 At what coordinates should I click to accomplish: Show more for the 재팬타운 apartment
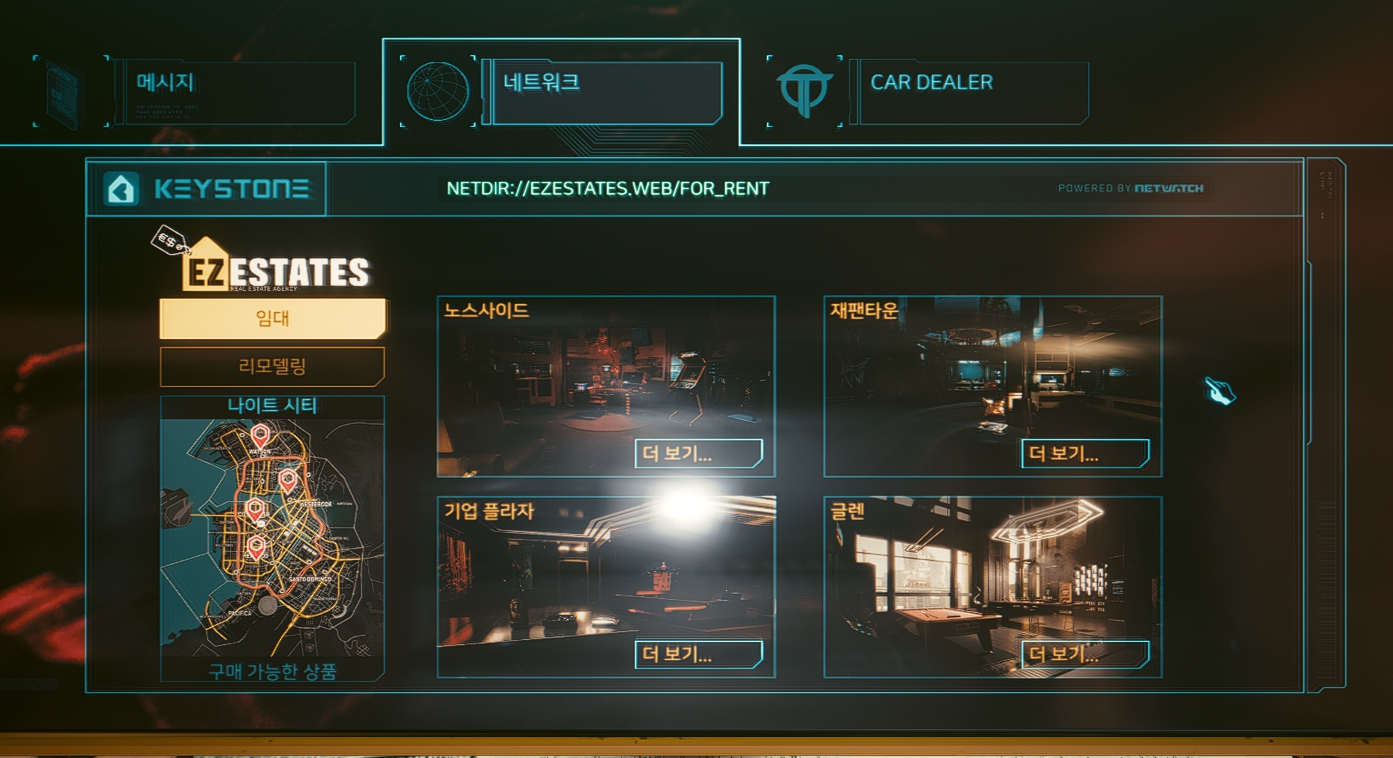click(1084, 454)
